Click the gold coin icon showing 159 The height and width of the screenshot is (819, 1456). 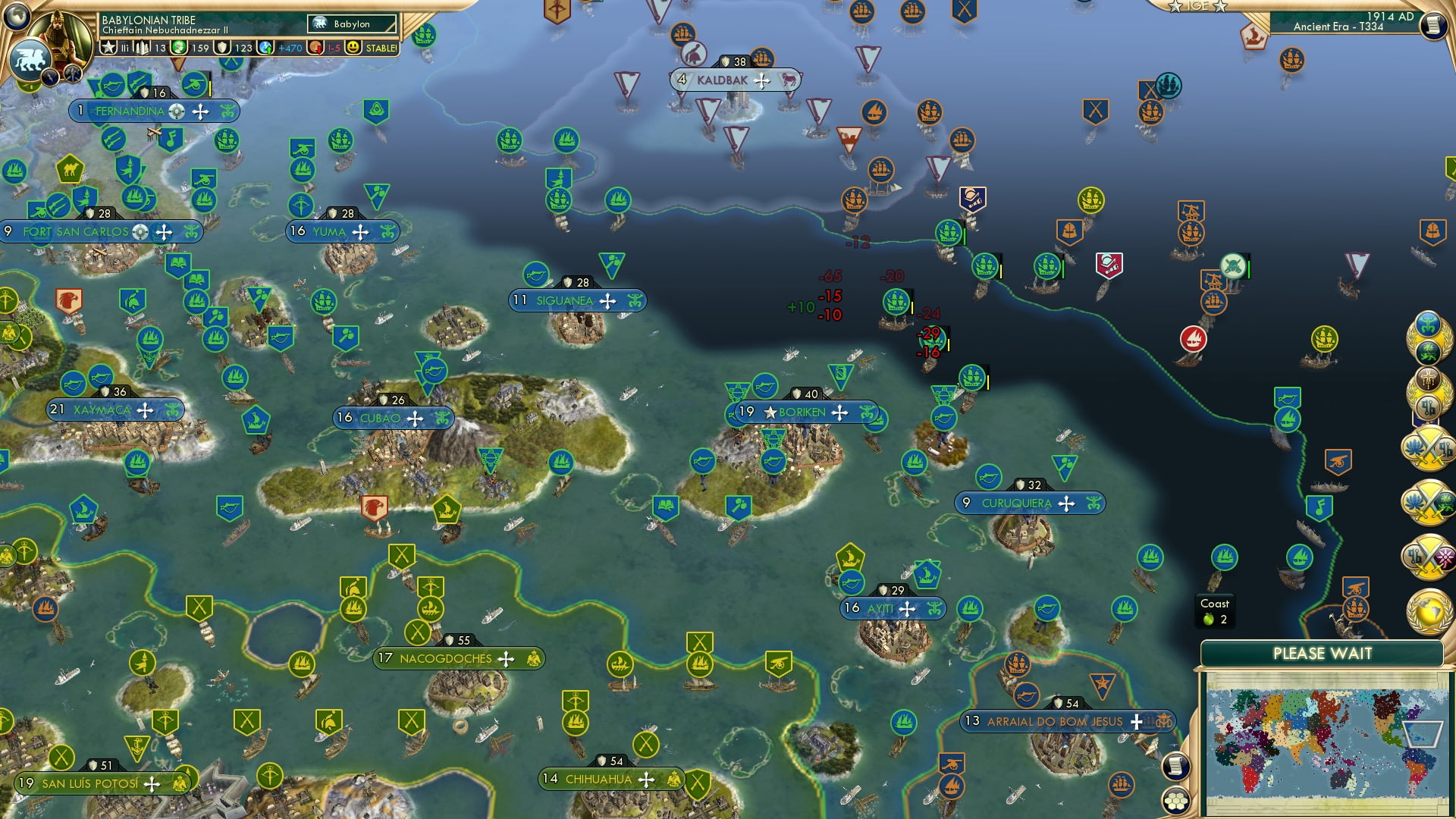tap(178, 47)
